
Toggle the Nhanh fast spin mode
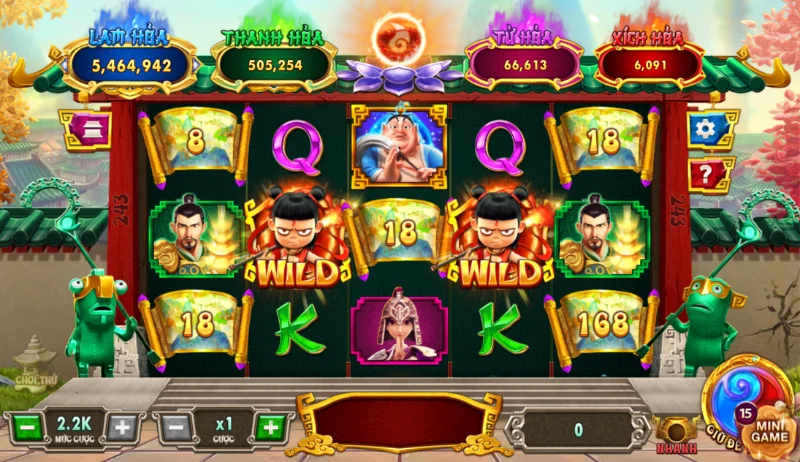[677, 431]
